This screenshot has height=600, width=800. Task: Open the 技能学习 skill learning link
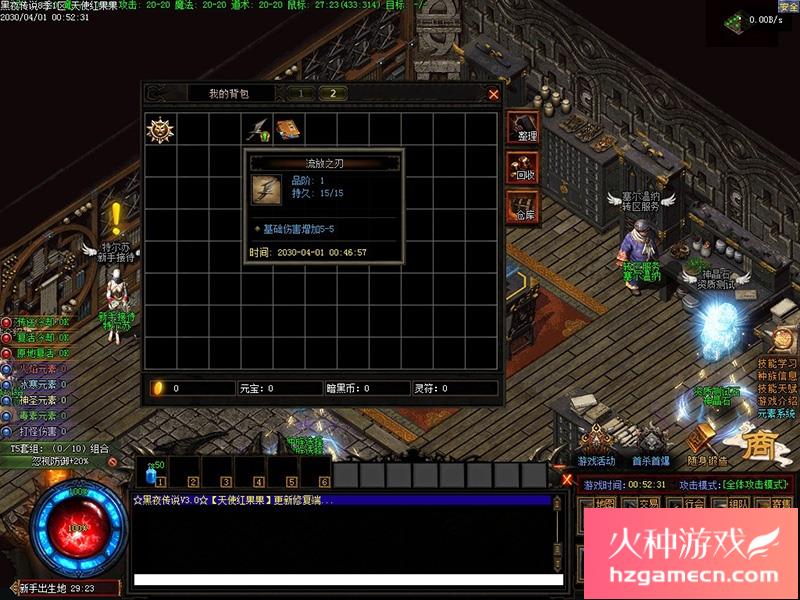[x=777, y=363]
